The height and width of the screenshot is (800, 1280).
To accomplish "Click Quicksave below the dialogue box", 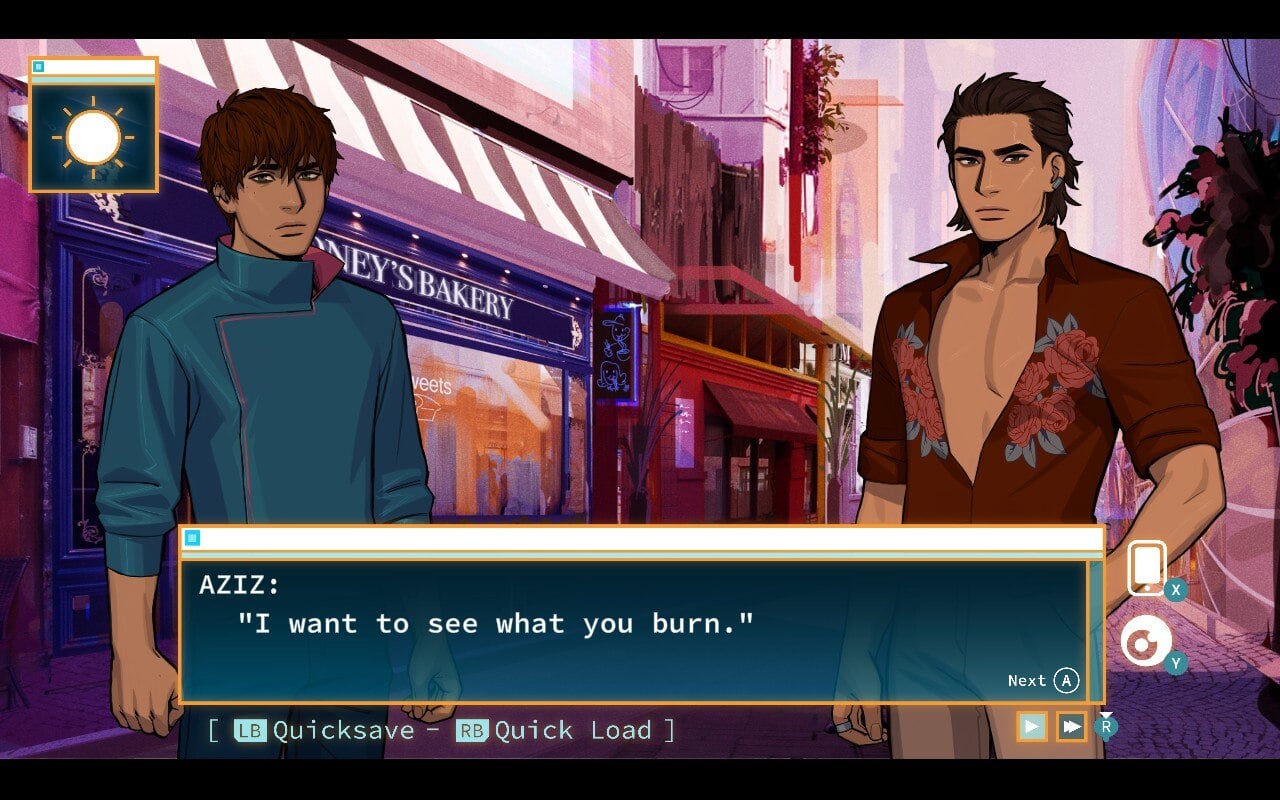I will coord(342,730).
